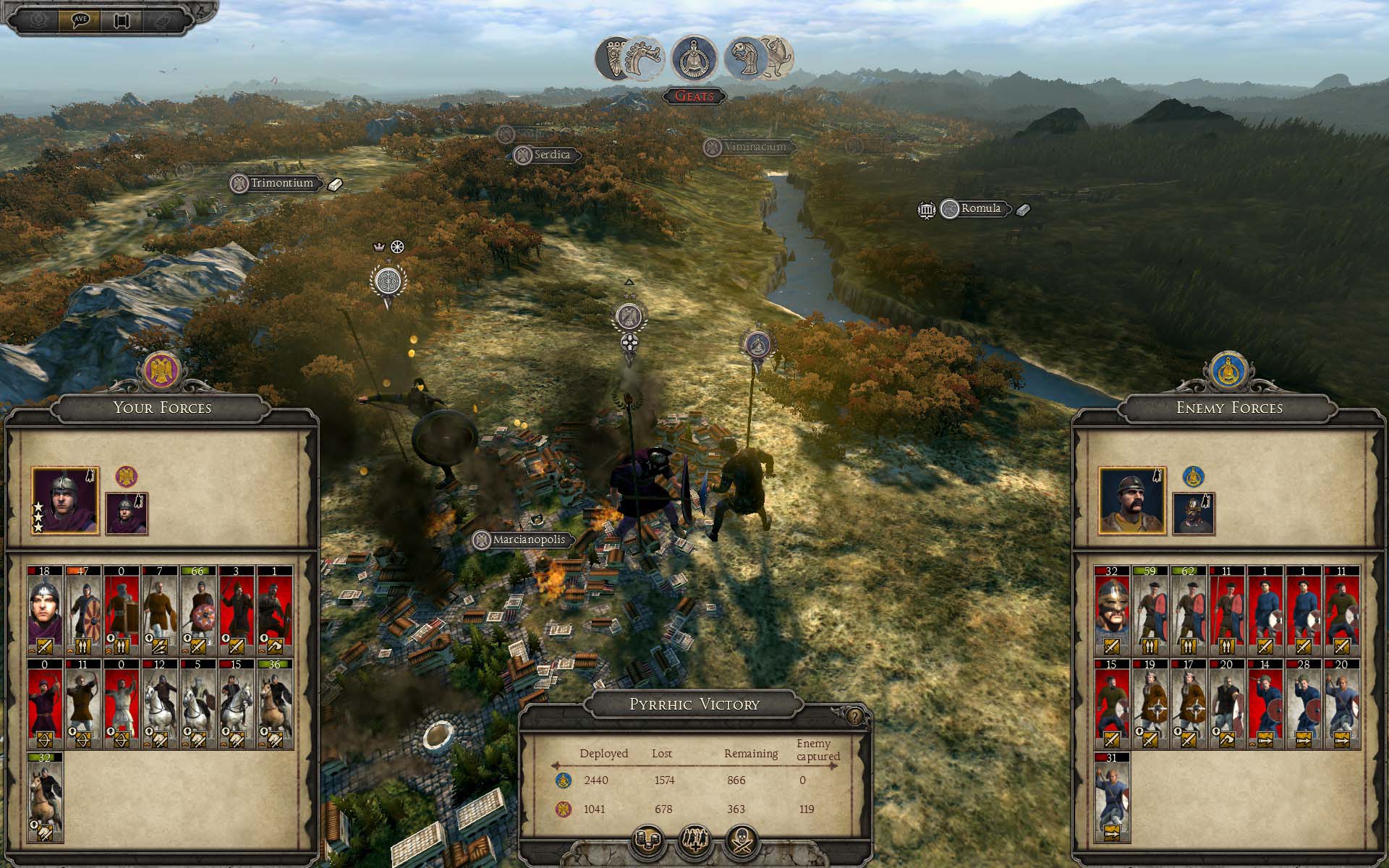This screenshot has width=1389, height=868.
Task: Select the enemy unit card showing 59 men
Action: [1150, 610]
